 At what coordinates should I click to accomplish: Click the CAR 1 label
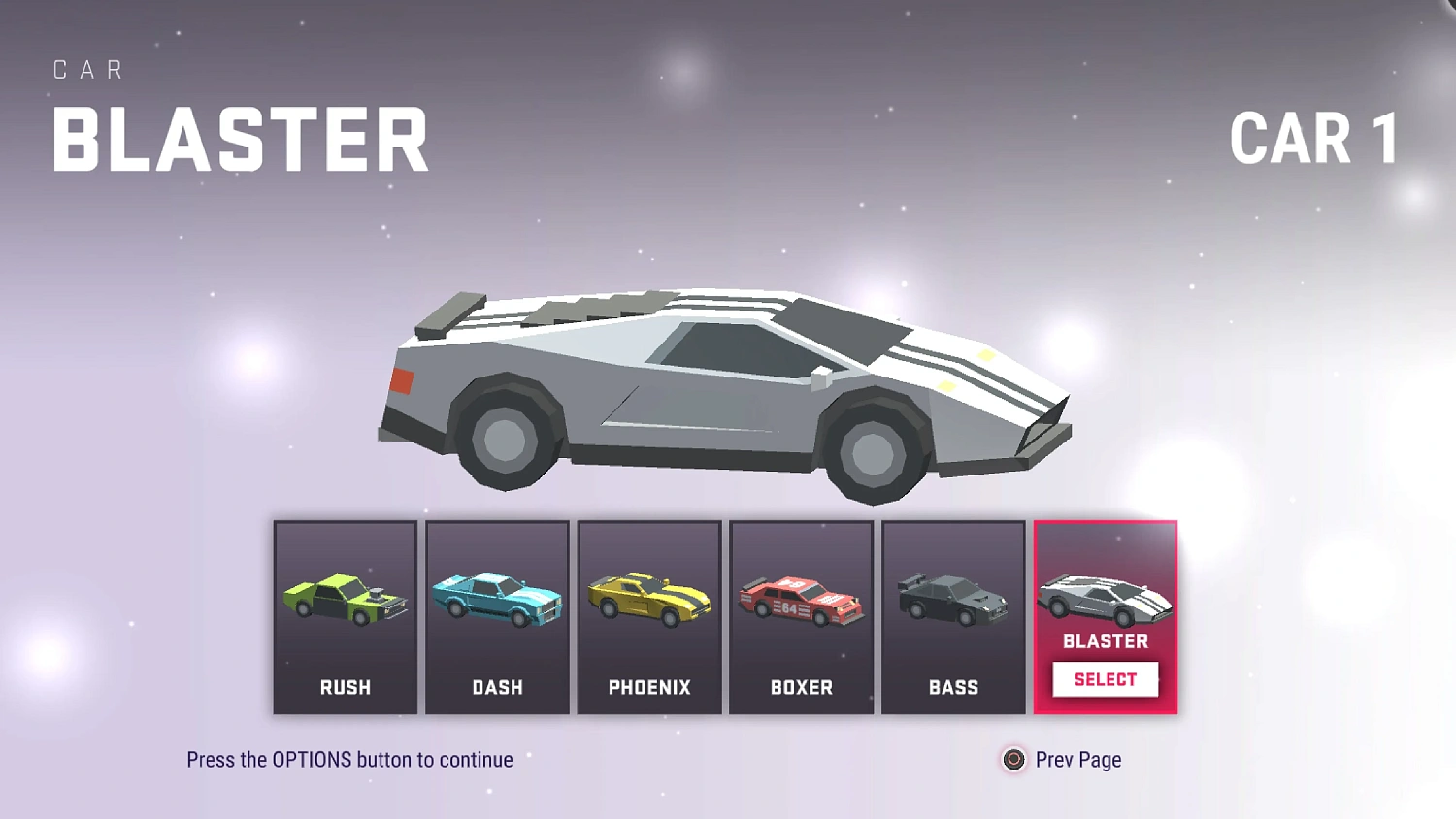1313,139
